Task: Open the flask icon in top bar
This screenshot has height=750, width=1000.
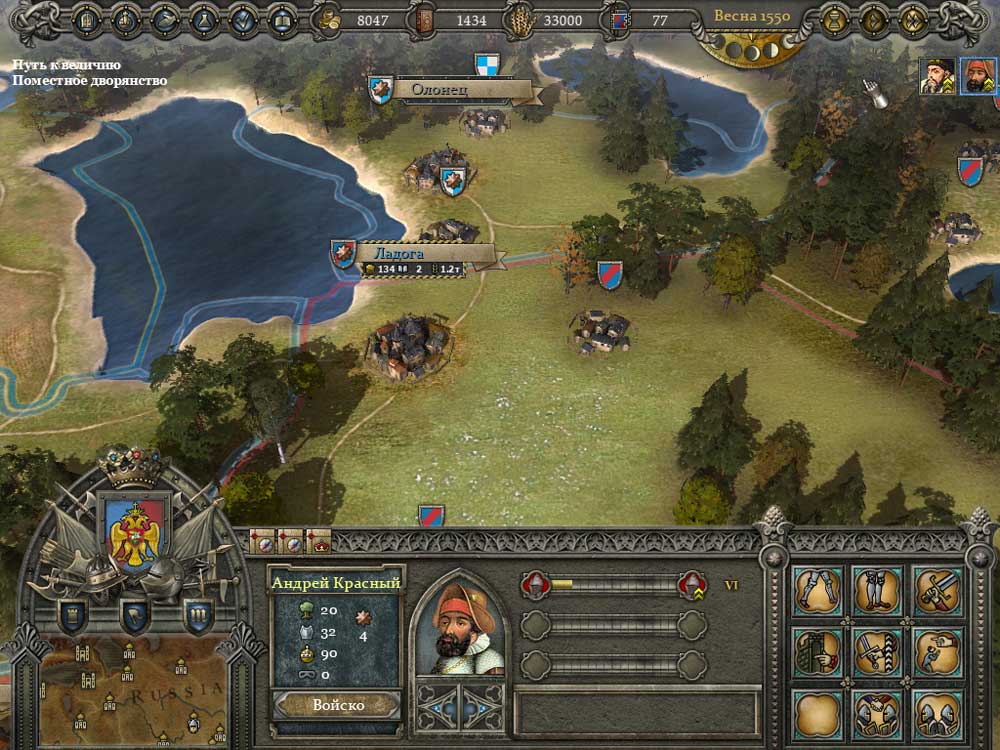Action: pos(203,19)
